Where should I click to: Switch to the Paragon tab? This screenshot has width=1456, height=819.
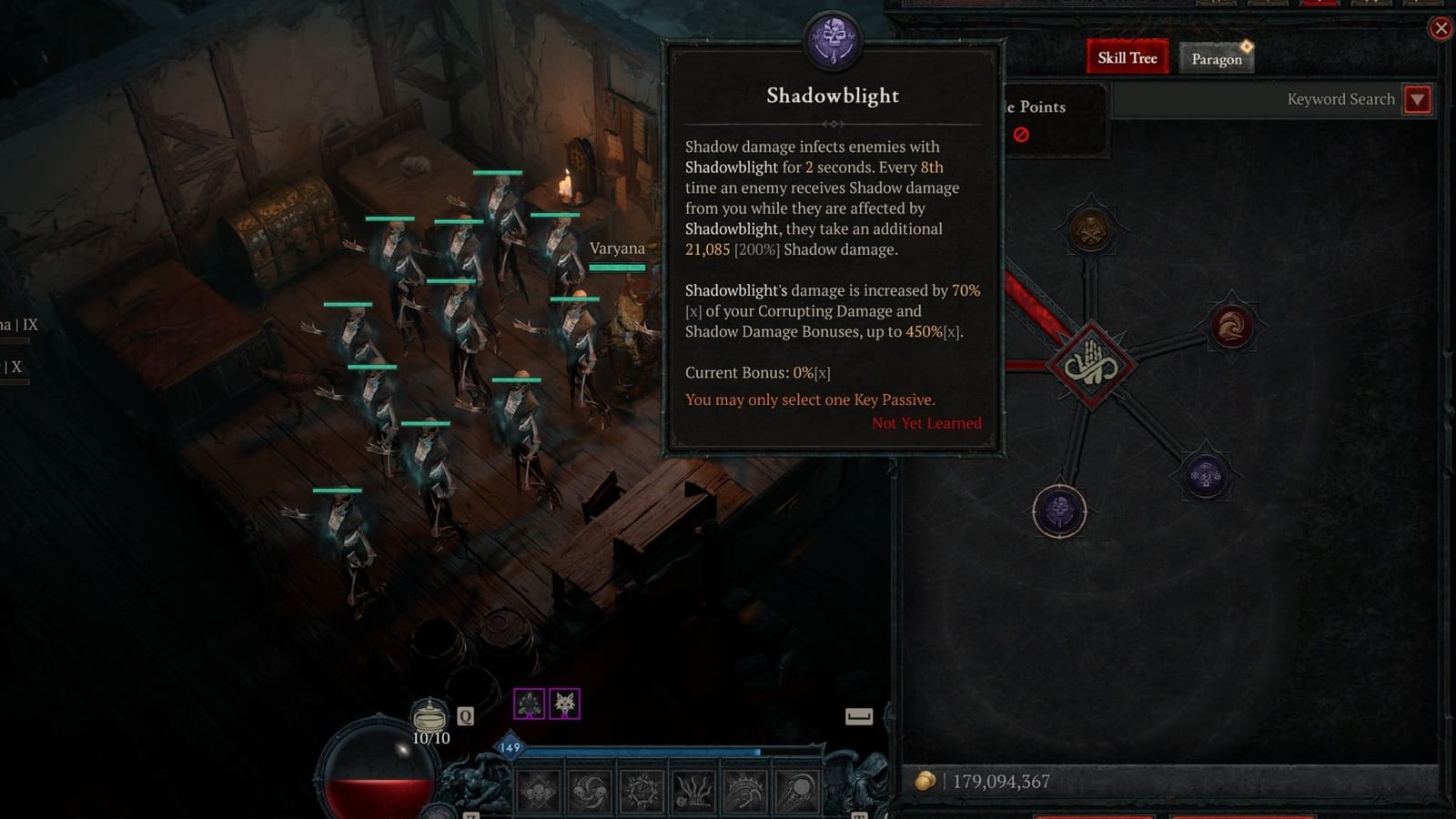point(1216,58)
